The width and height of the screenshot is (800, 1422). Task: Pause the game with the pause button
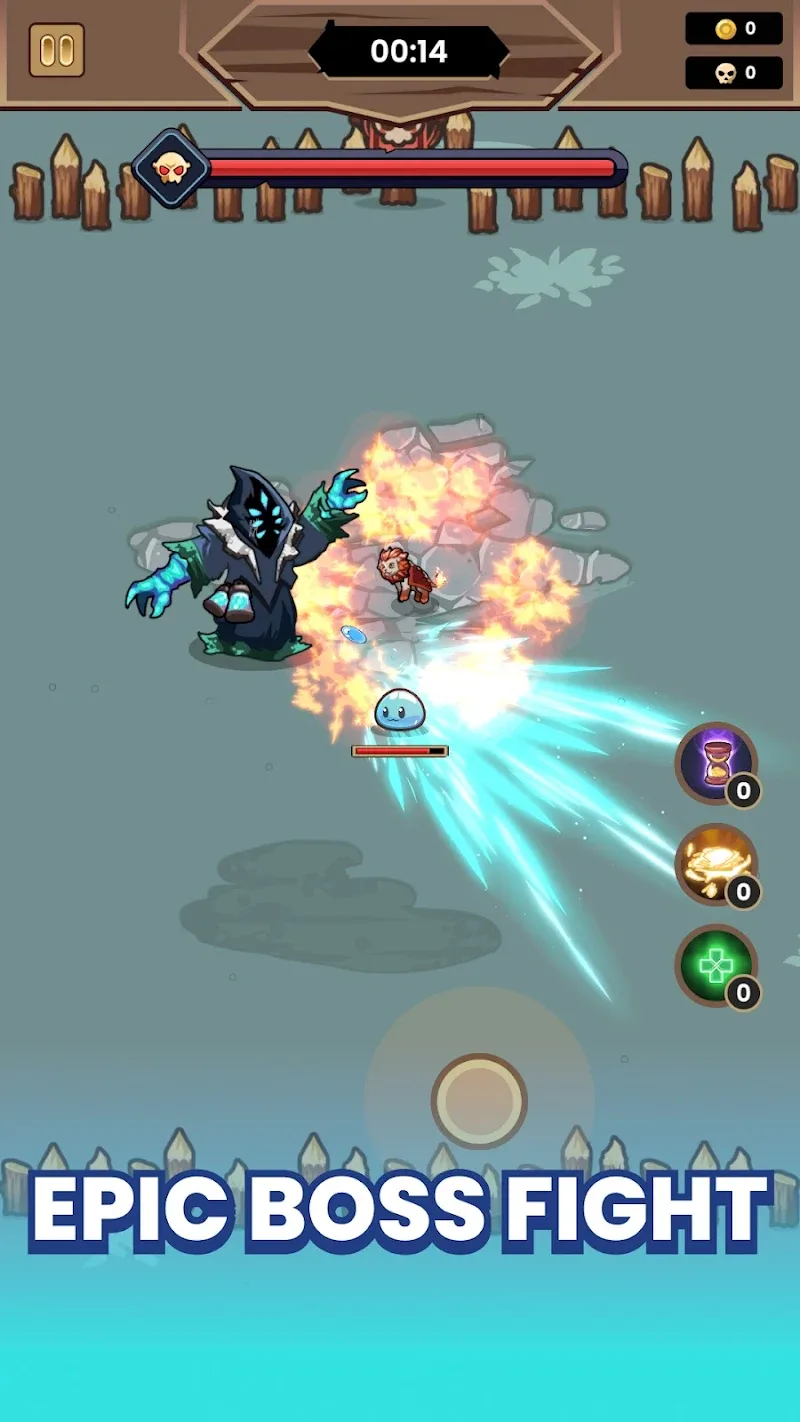click(x=57, y=50)
